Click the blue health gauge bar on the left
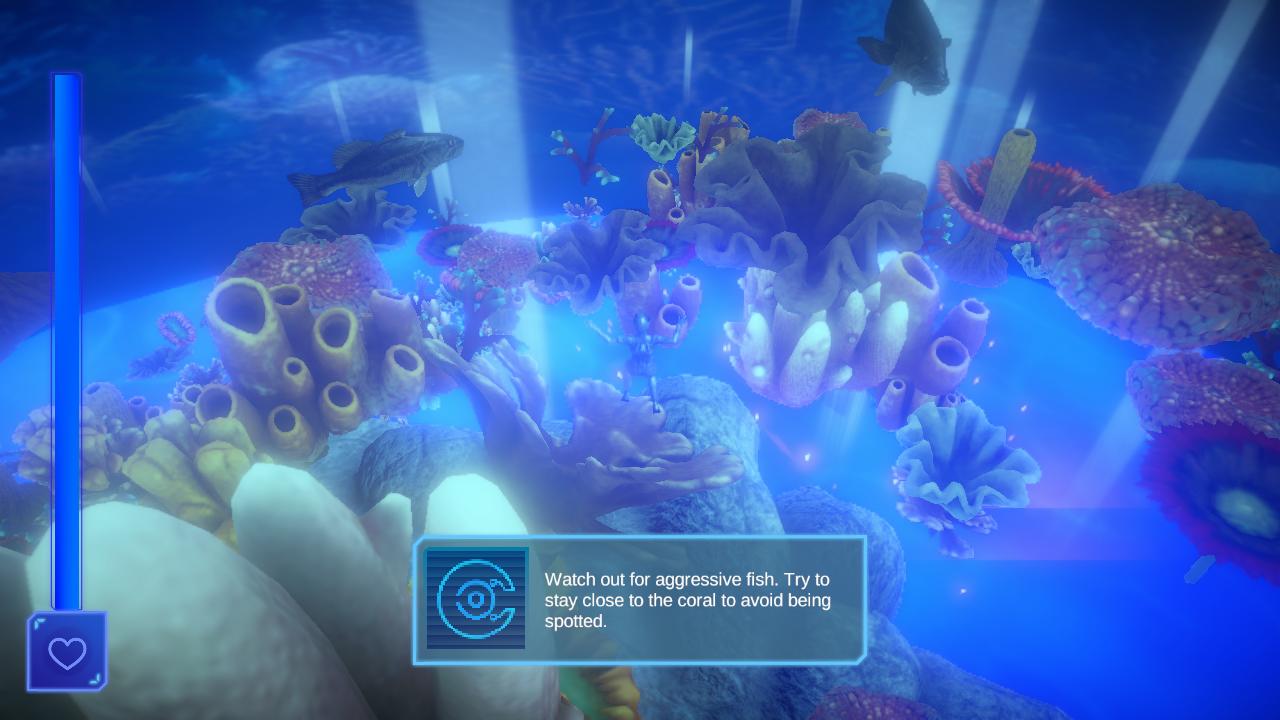Screen dimensions: 1280x720 point(66,350)
